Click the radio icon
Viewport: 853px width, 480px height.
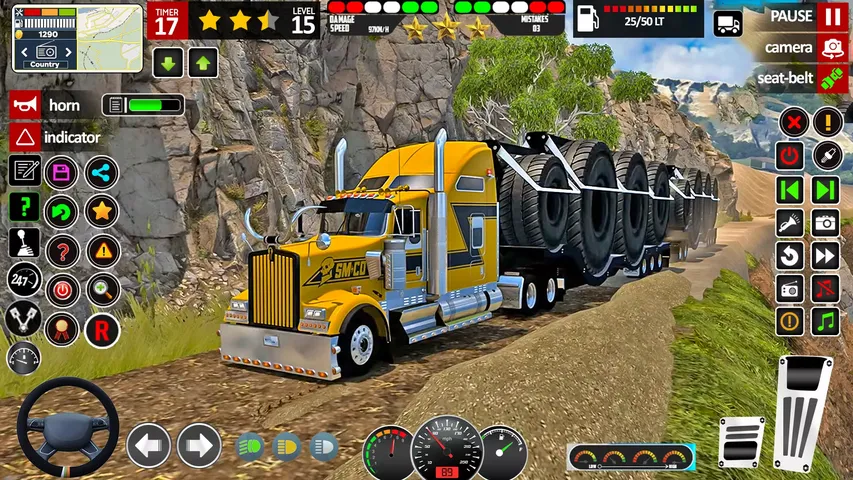pos(790,289)
